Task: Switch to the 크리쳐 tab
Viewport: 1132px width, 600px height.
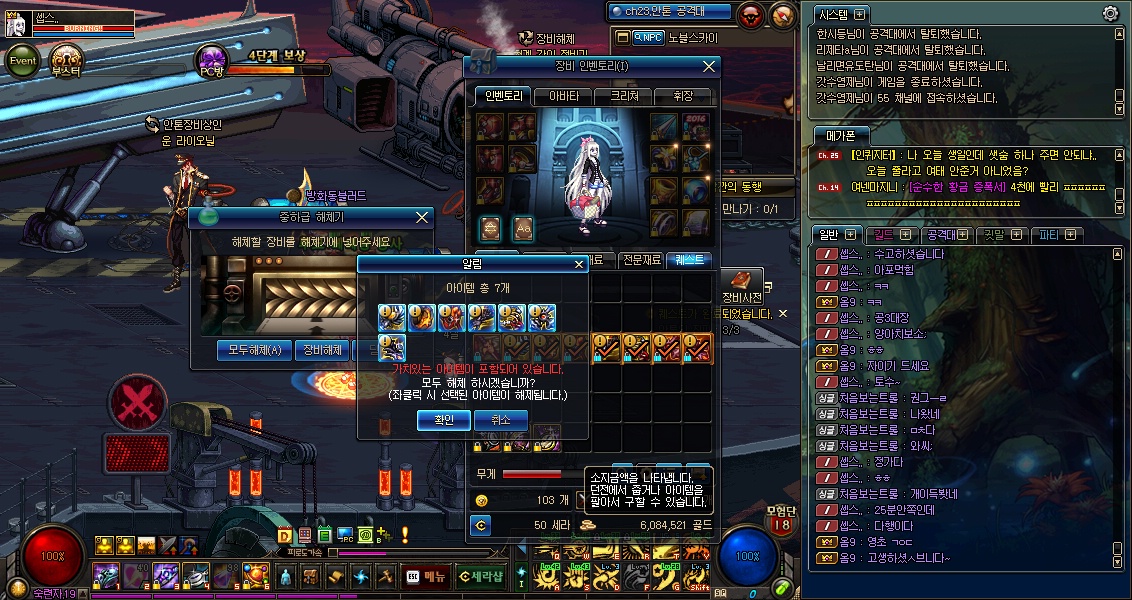Action: (x=623, y=96)
